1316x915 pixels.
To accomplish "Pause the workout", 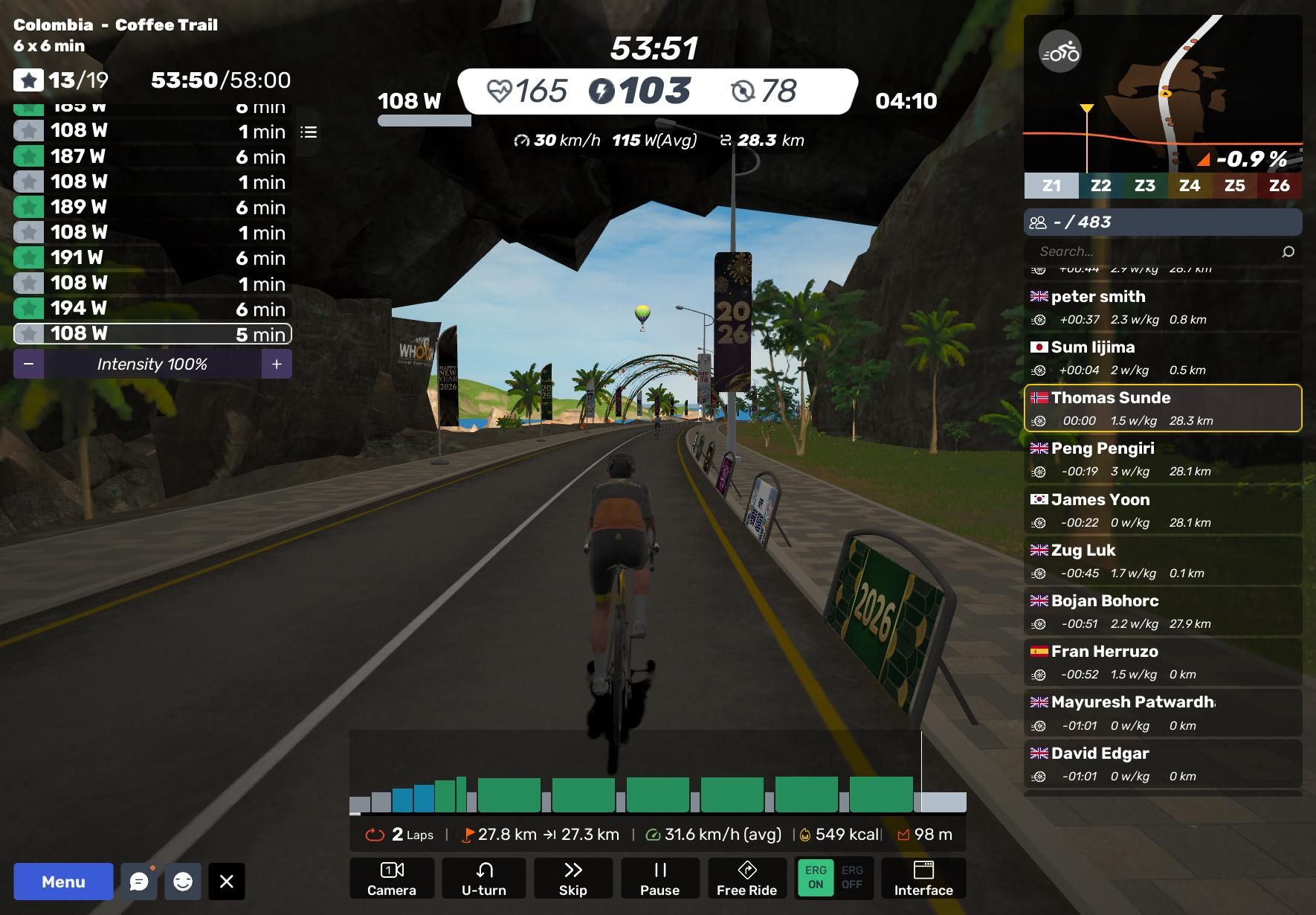I will (659, 879).
